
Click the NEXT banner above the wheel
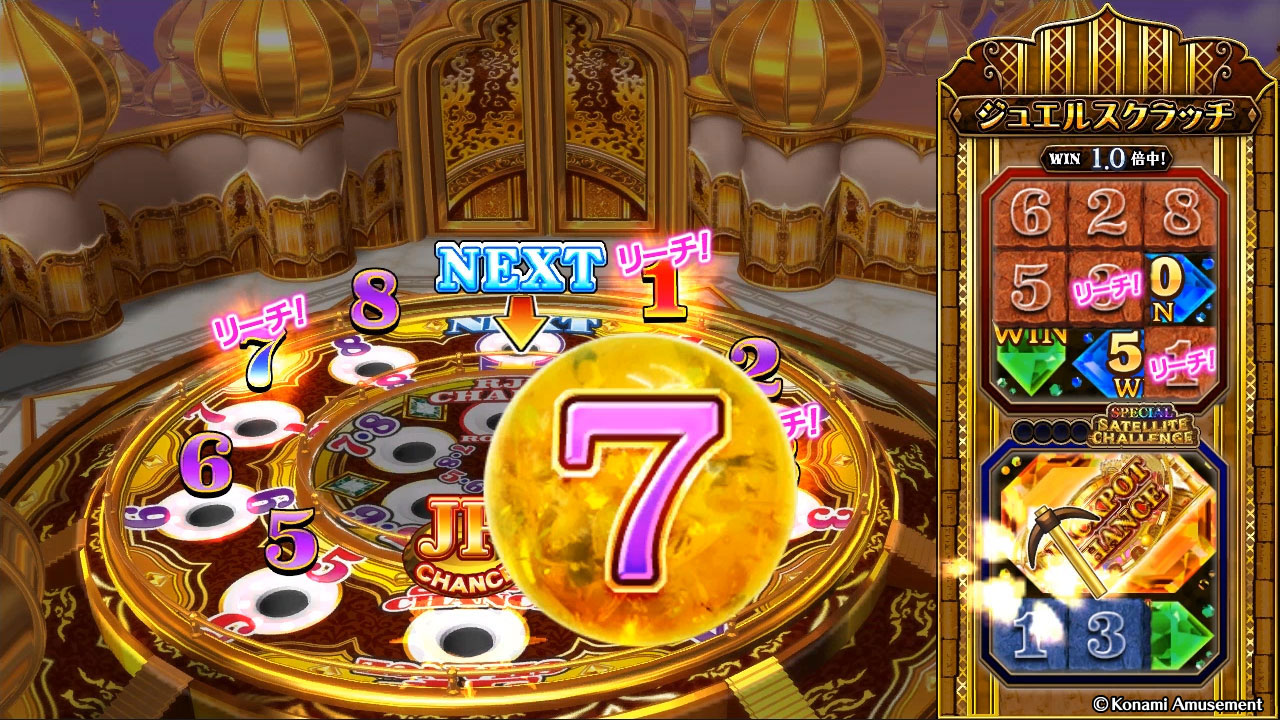(519, 266)
